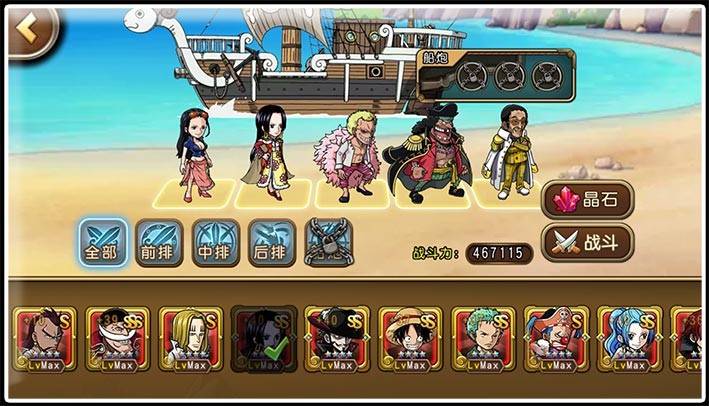Select the Buggy clown hero card
709x406 pixels.
(x=557, y=339)
